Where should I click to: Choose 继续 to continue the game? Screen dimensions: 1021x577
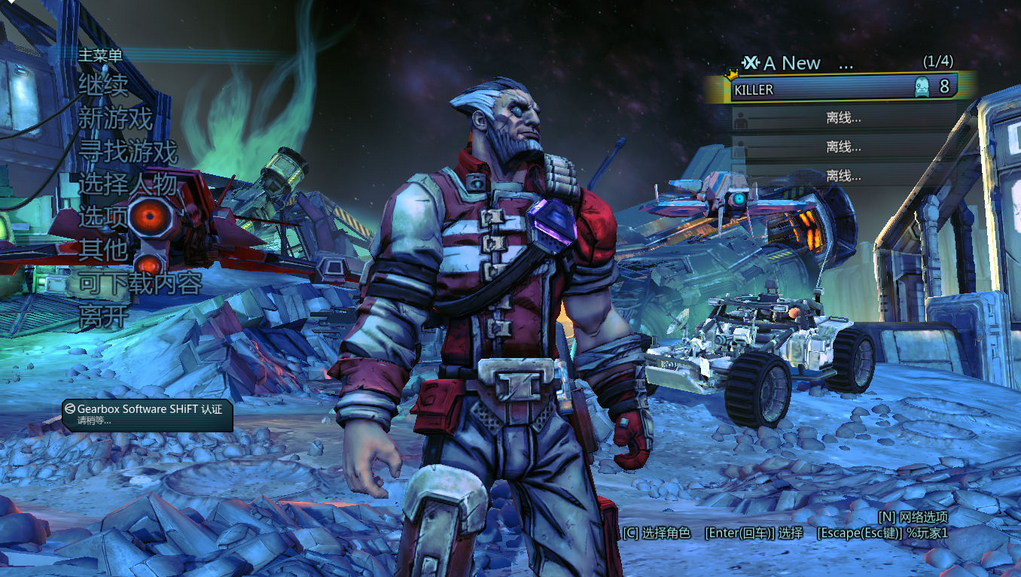coord(103,86)
